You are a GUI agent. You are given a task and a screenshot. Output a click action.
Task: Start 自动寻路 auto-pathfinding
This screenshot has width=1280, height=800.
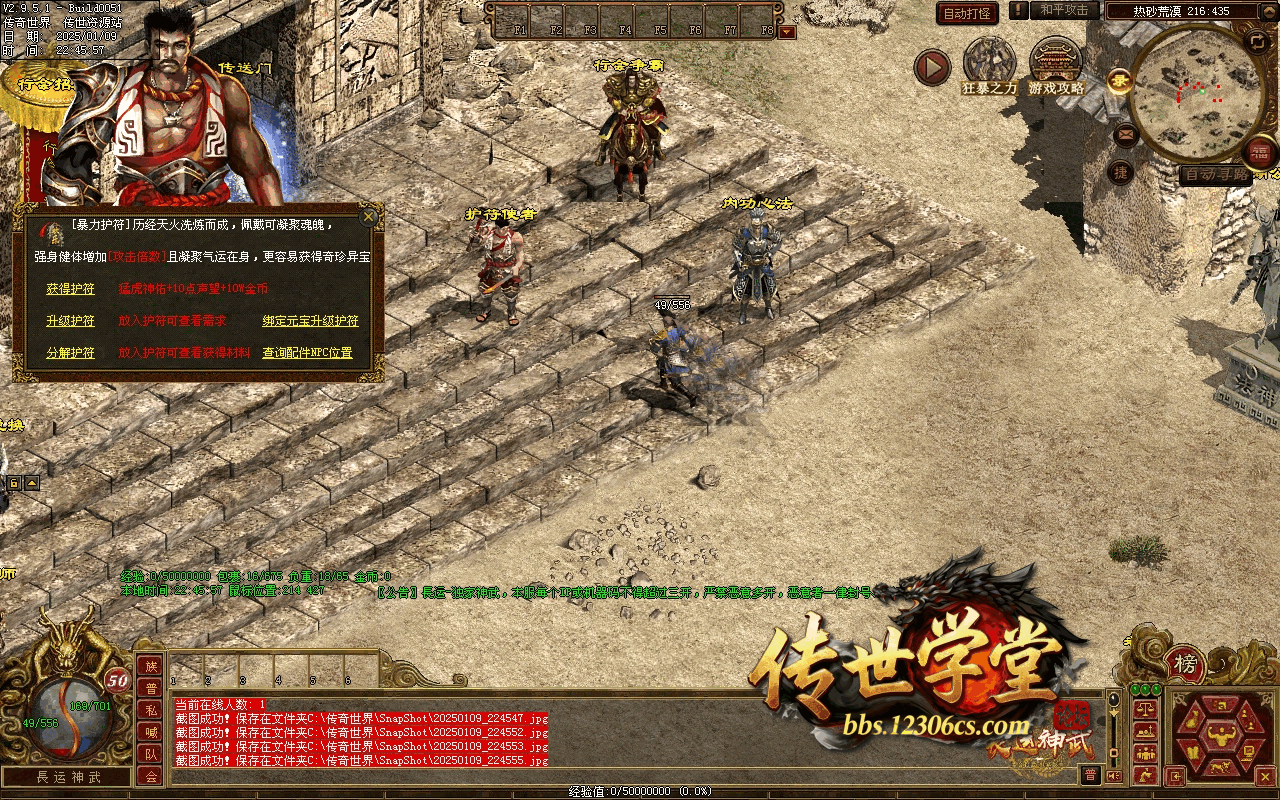(x=1214, y=175)
